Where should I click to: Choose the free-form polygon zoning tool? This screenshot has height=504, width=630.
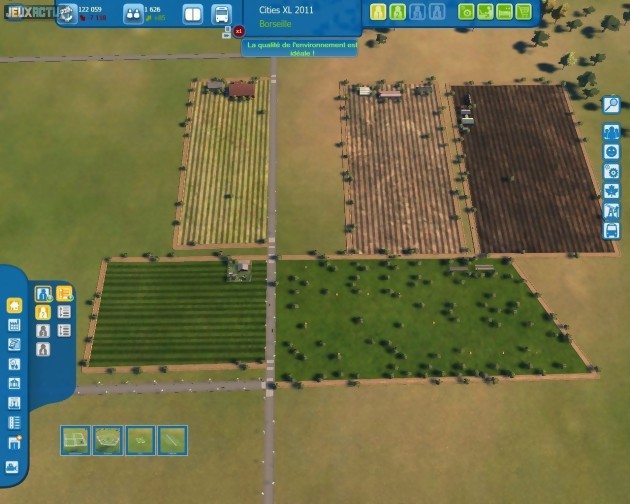(107, 440)
